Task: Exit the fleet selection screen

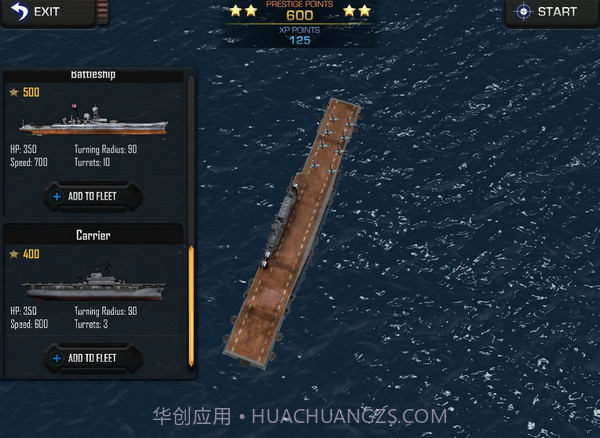Action: pyautogui.click(x=34, y=12)
